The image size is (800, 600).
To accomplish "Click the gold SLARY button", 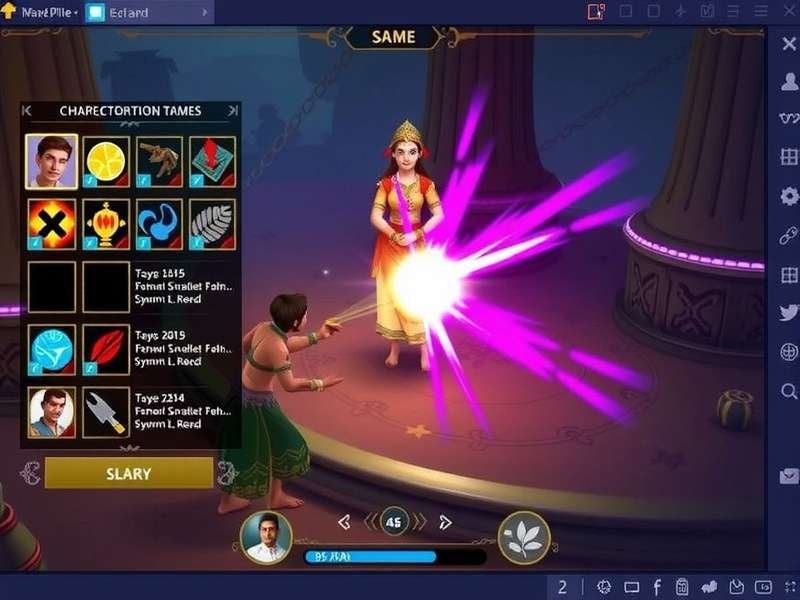I will tap(129, 473).
